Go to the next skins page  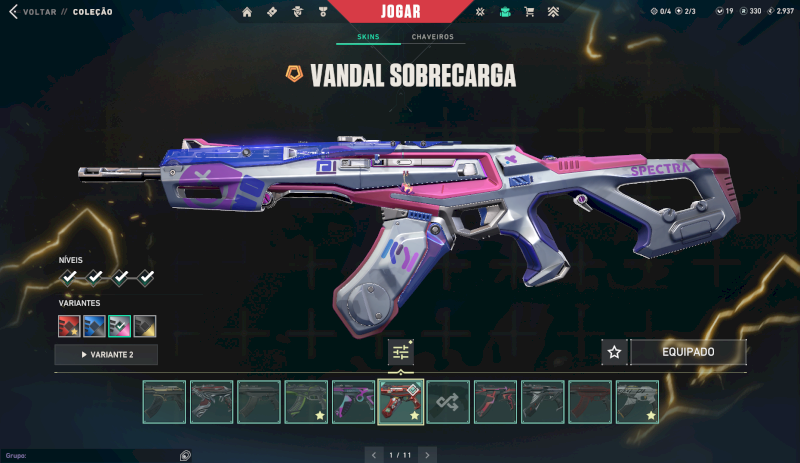click(x=427, y=455)
